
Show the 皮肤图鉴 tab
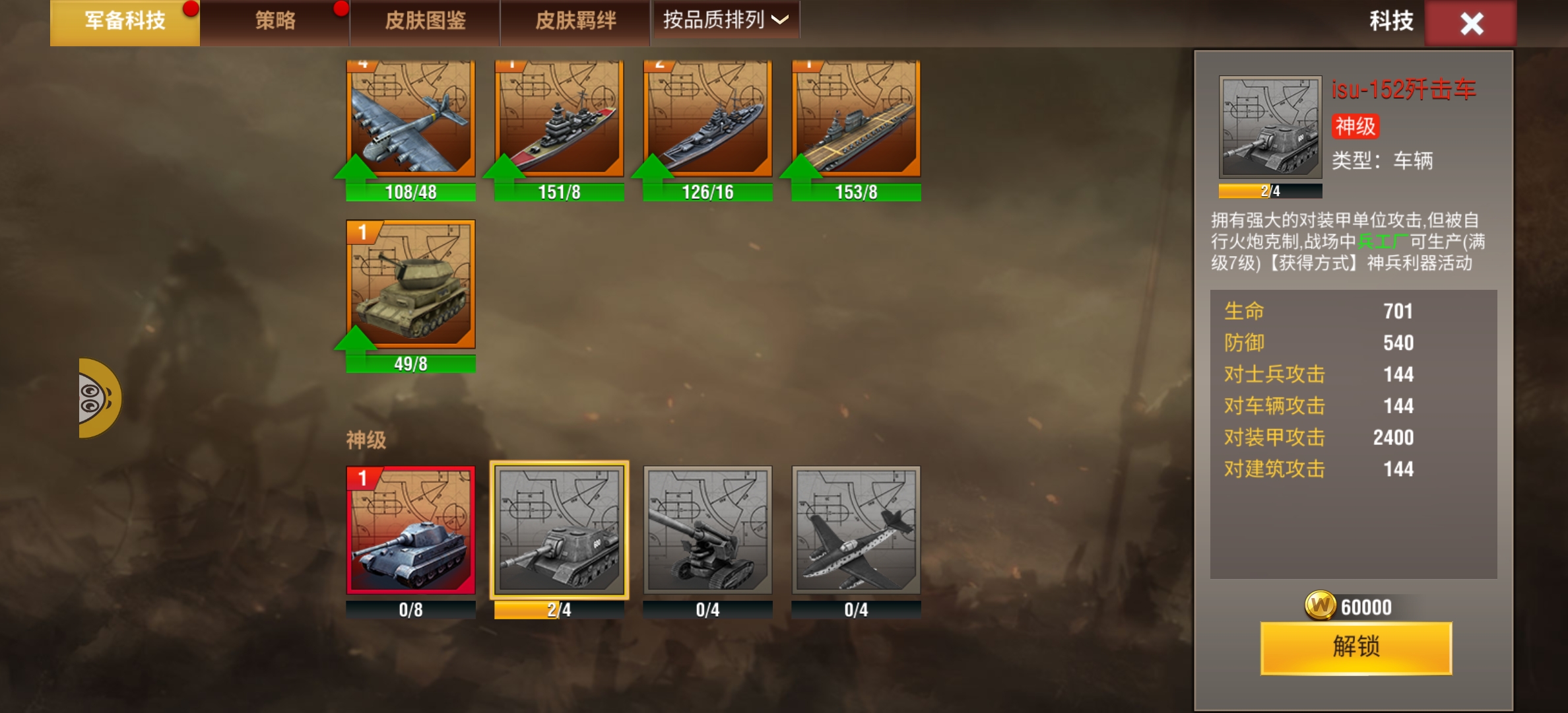pos(425,22)
